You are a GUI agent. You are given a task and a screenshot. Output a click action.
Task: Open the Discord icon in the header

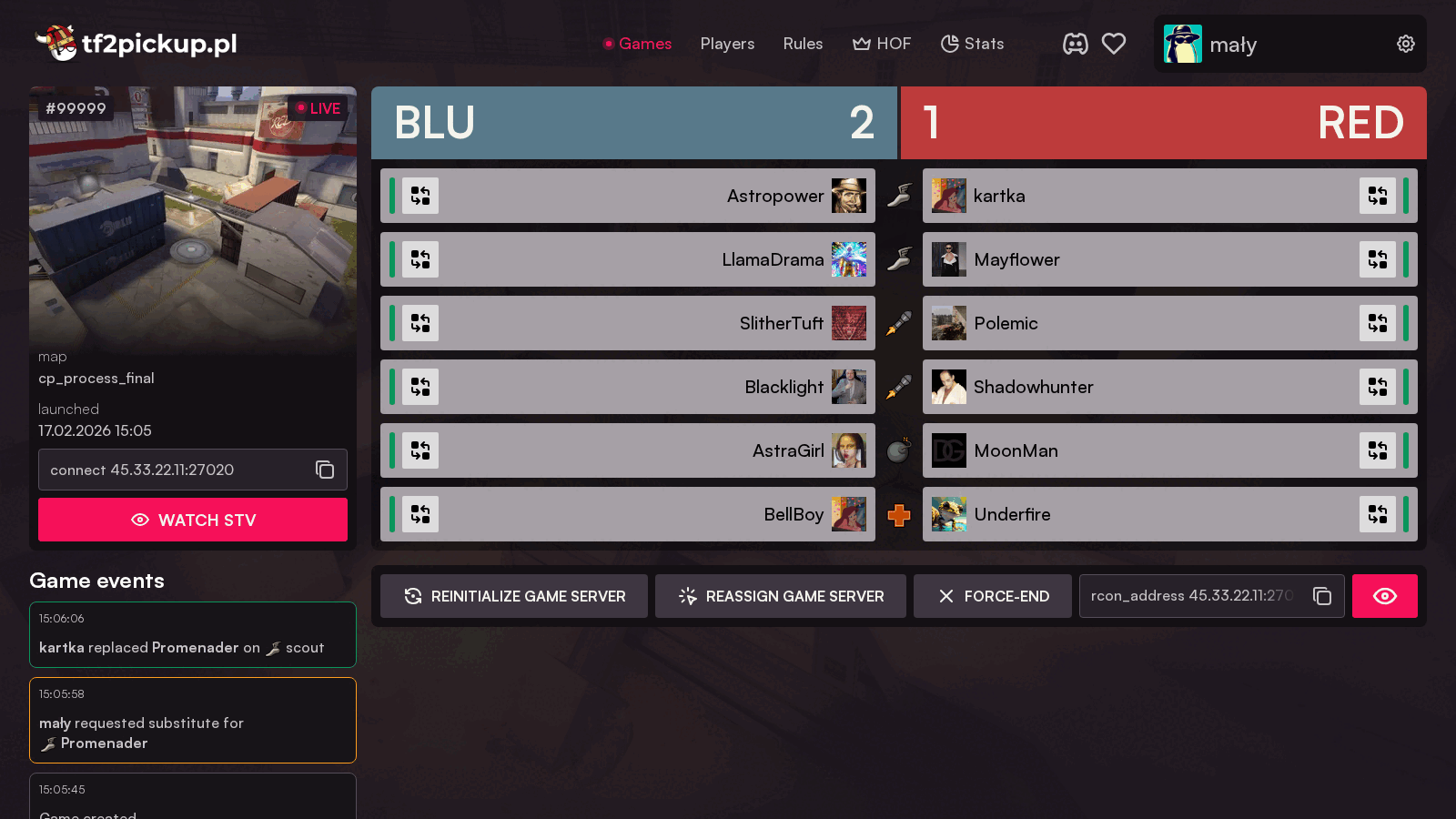pyautogui.click(x=1076, y=43)
